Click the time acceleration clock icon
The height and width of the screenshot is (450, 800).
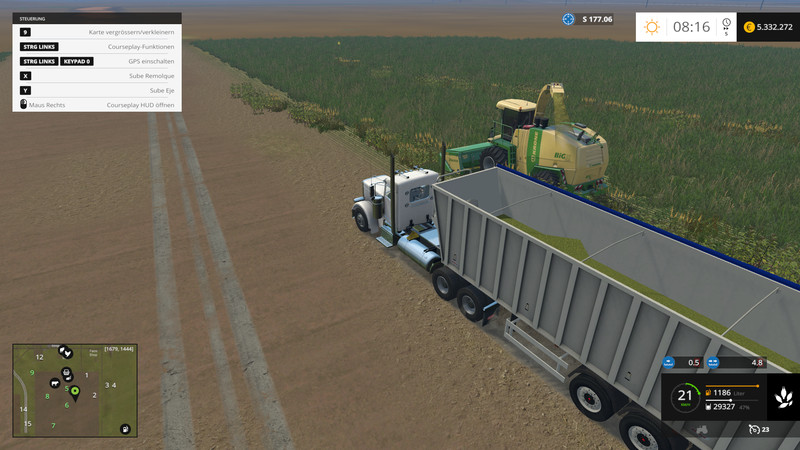tap(725, 23)
